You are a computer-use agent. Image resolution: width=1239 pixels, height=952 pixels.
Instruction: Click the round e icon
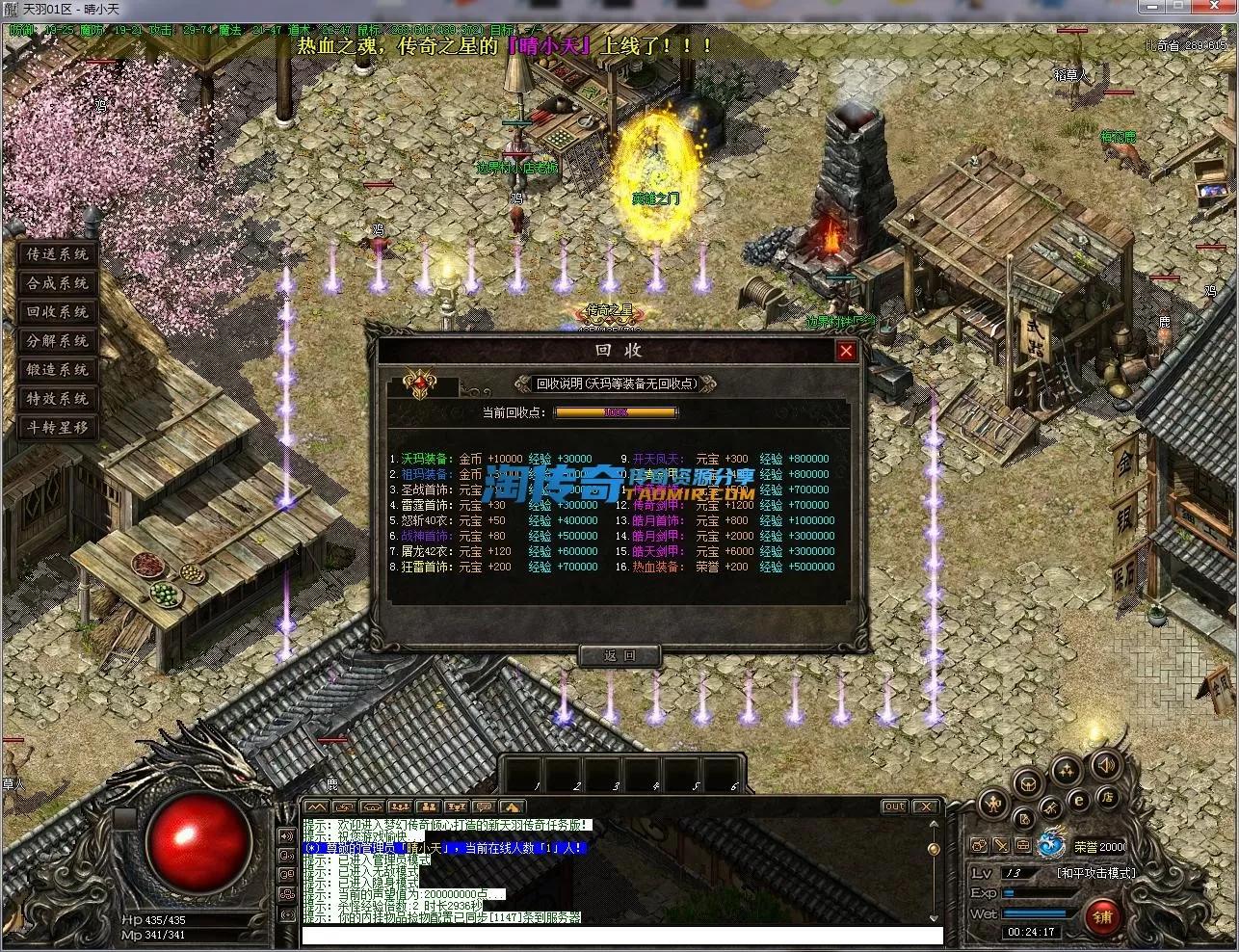pyautogui.click(x=1079, y=800)
